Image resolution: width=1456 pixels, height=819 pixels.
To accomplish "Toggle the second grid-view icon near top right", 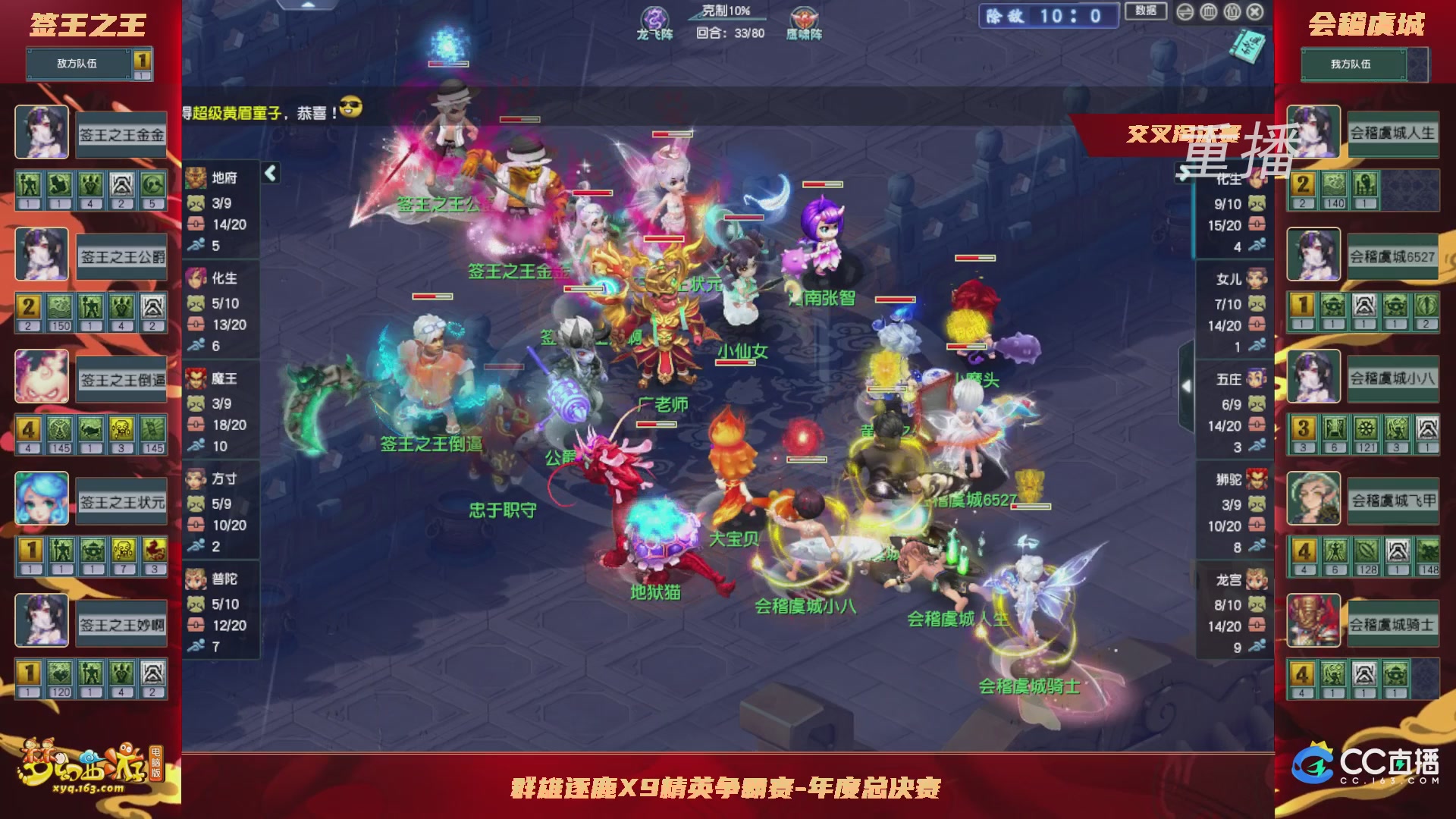I will pyautogui.click(x=1231, y=13).
